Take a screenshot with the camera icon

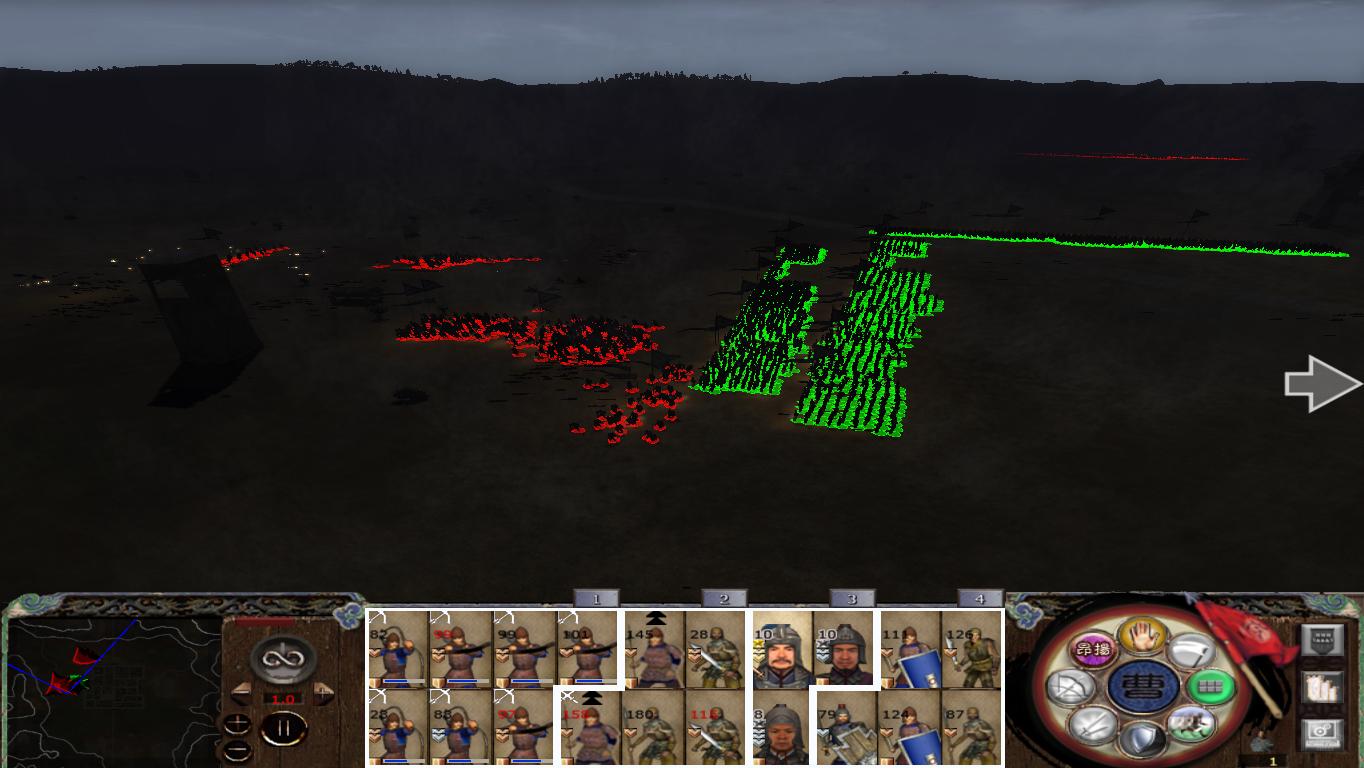(1320, 732)
